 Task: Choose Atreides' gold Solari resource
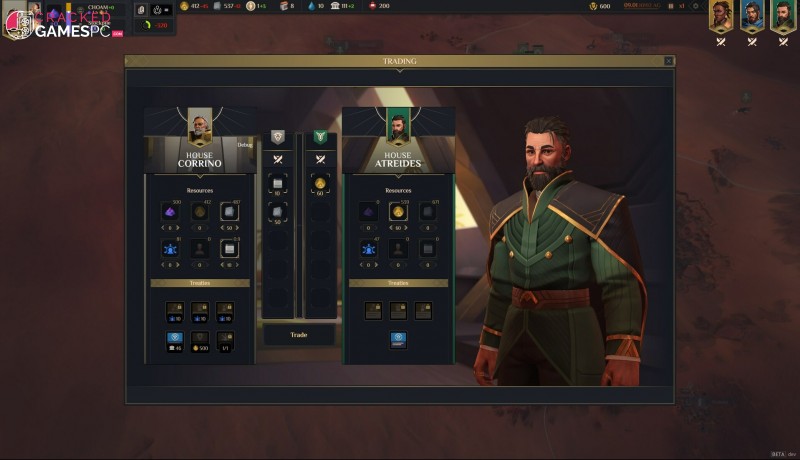(398, 212)
